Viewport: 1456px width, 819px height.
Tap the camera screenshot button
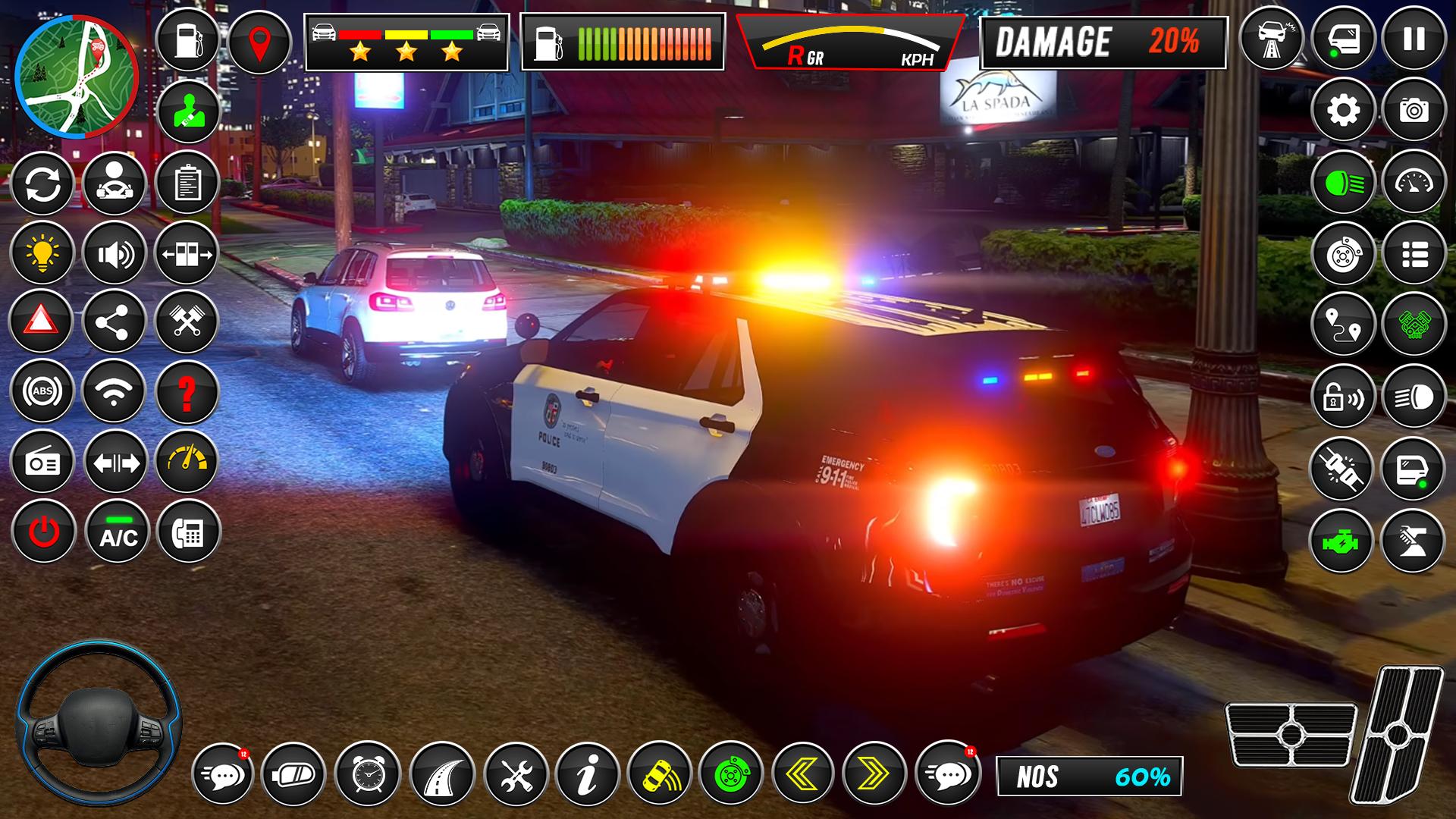(1414, 111)
